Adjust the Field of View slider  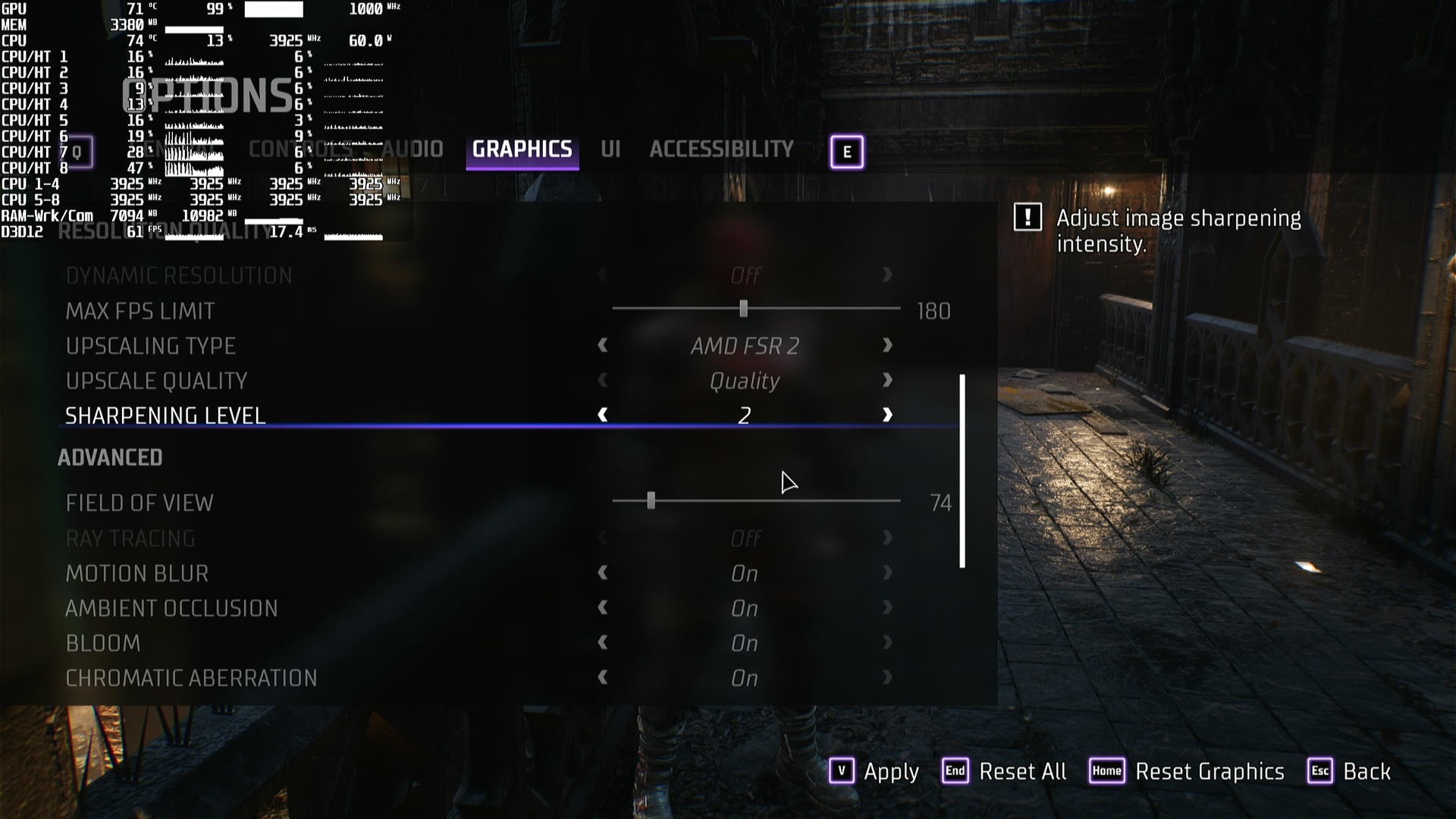tap(651, 500)
